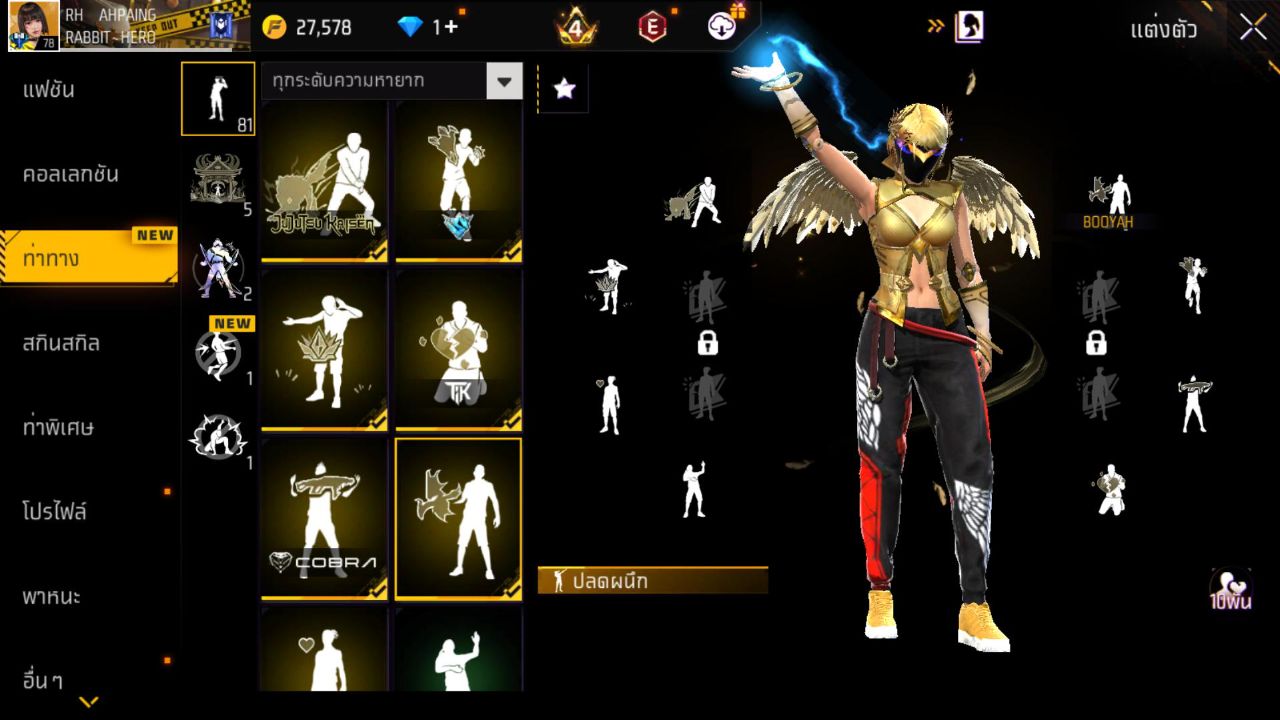Image resolution: width=1280 pixels, height=720 pixels.
Task: Click the female wardrobe icon near top right
Action: (x=966, y=27)
